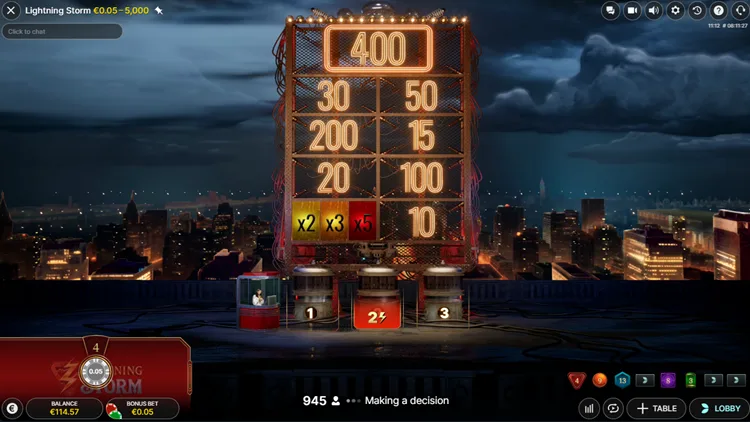750x422 pixels.
Task: Return to the Lobby
Action: point(719,408)
